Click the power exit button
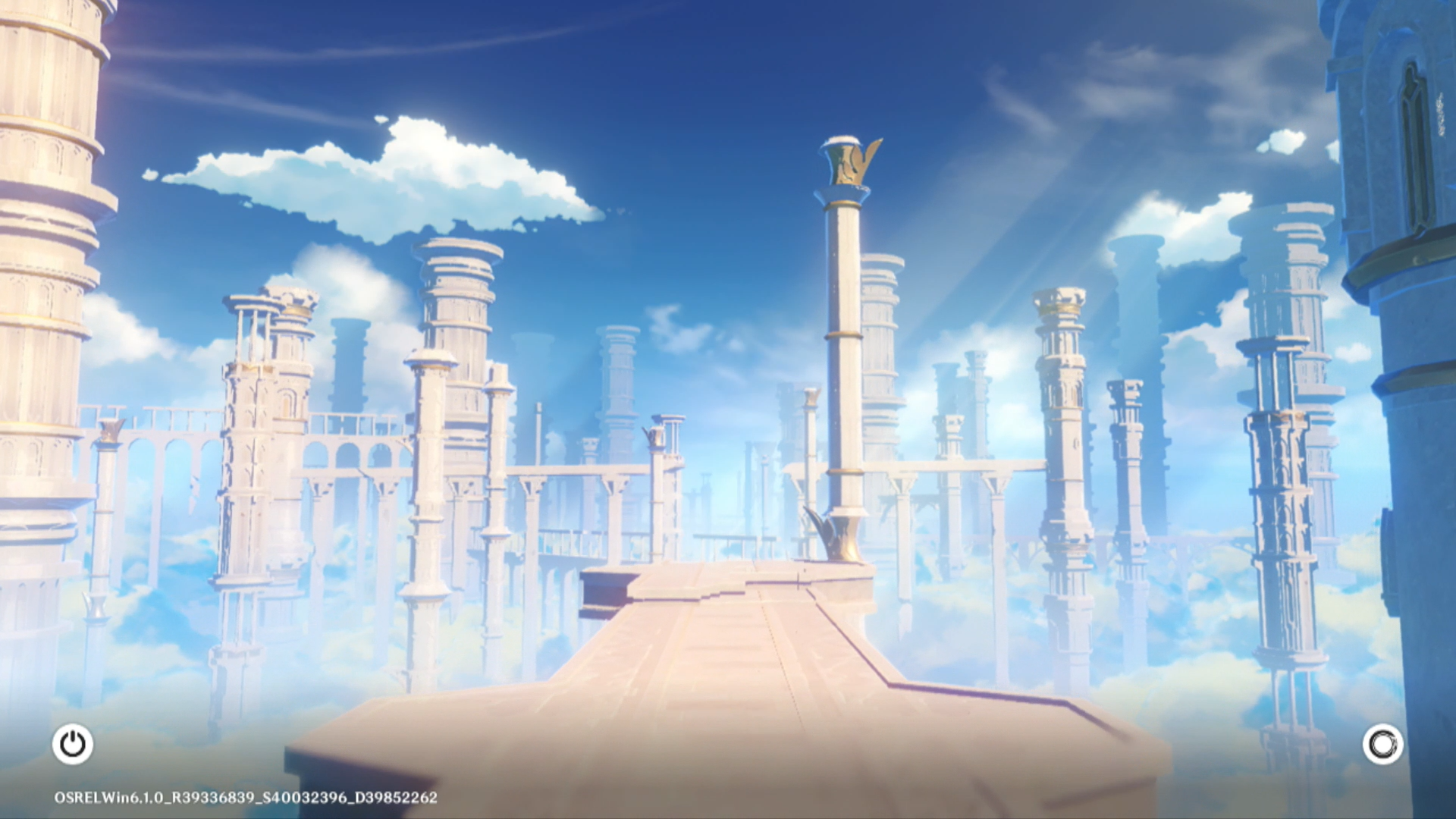 (x=73, y=744)
